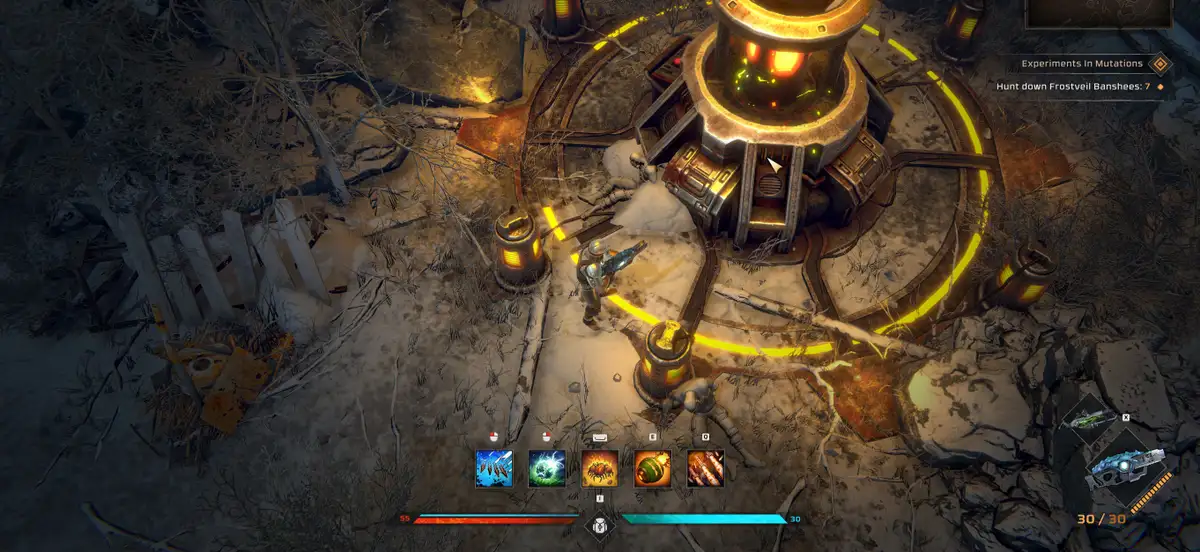The height and width of the screenshot is (552, 1200).
Task: Open the backpack inventory icon
Action: click(599, 523)
